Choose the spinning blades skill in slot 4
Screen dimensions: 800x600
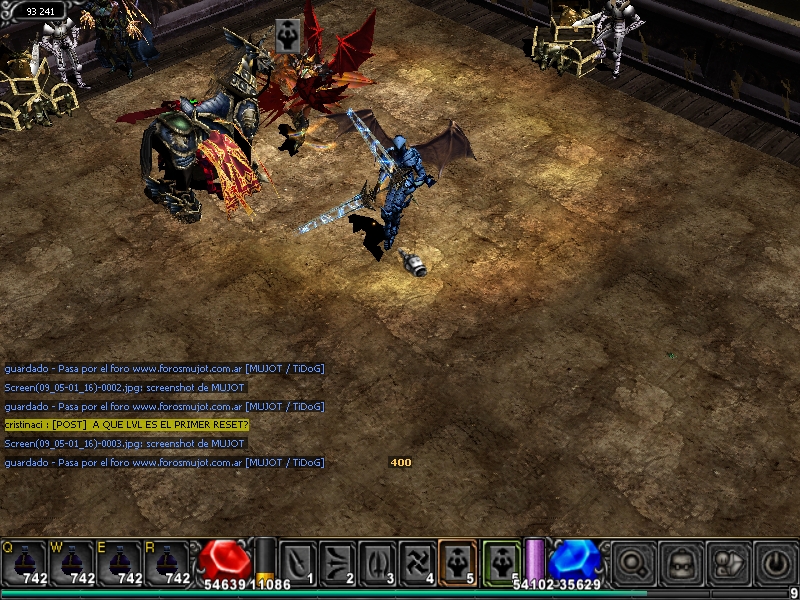point(417,562)
